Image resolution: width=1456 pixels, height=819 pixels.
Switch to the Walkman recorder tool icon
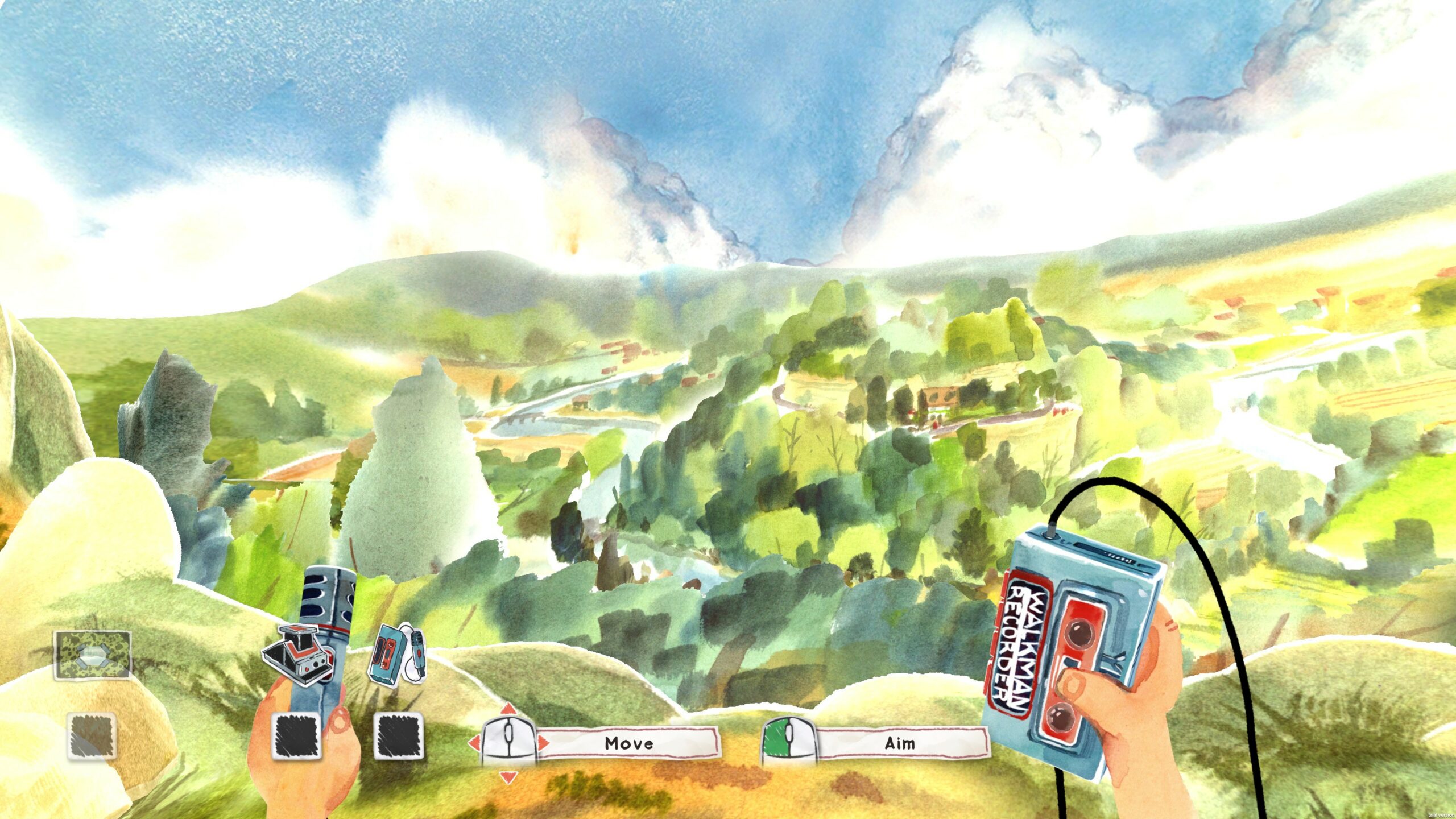pos(397,653)
